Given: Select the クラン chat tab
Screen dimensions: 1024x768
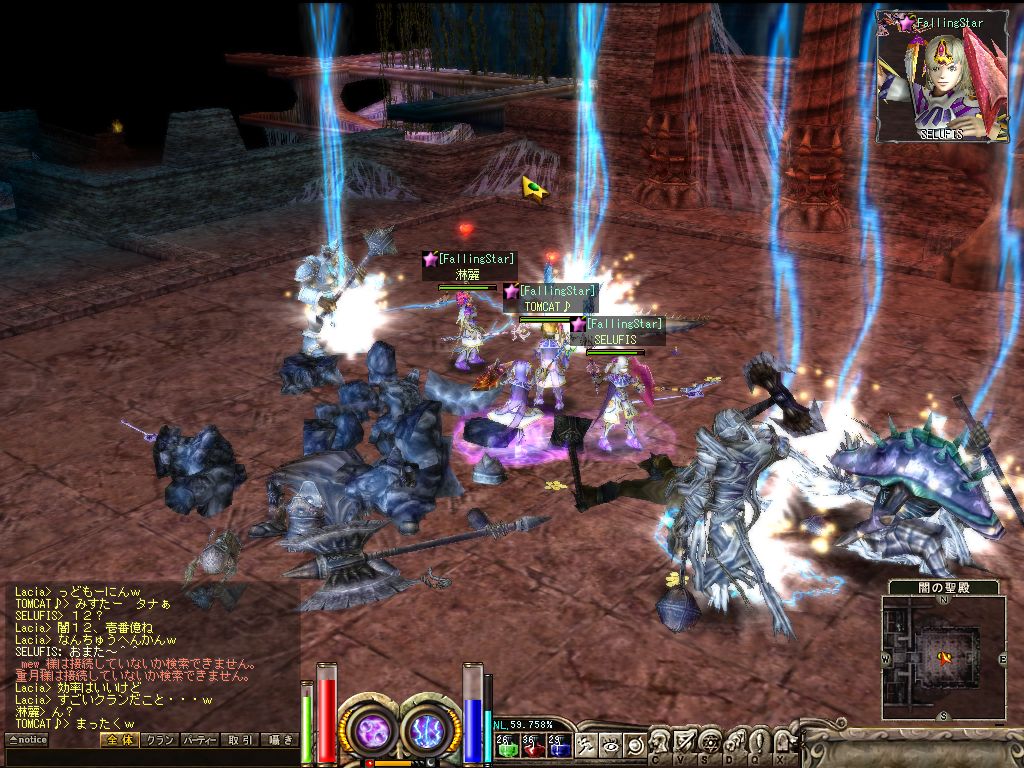Looking at the screenshot, I should pyautogui.click(x=159, y=740).
